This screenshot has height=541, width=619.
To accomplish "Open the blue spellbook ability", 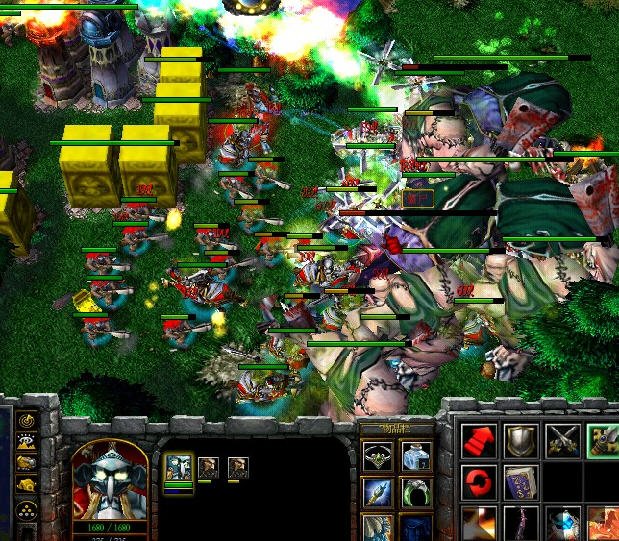I will 520,482.
